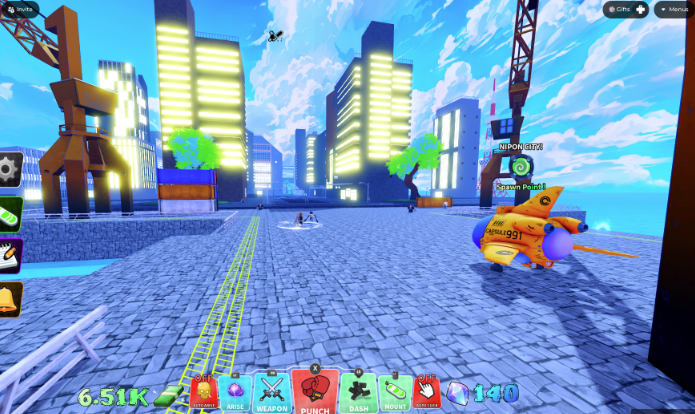Activate the Dash ability
This screenshot has height=414, width=695.
357,391
